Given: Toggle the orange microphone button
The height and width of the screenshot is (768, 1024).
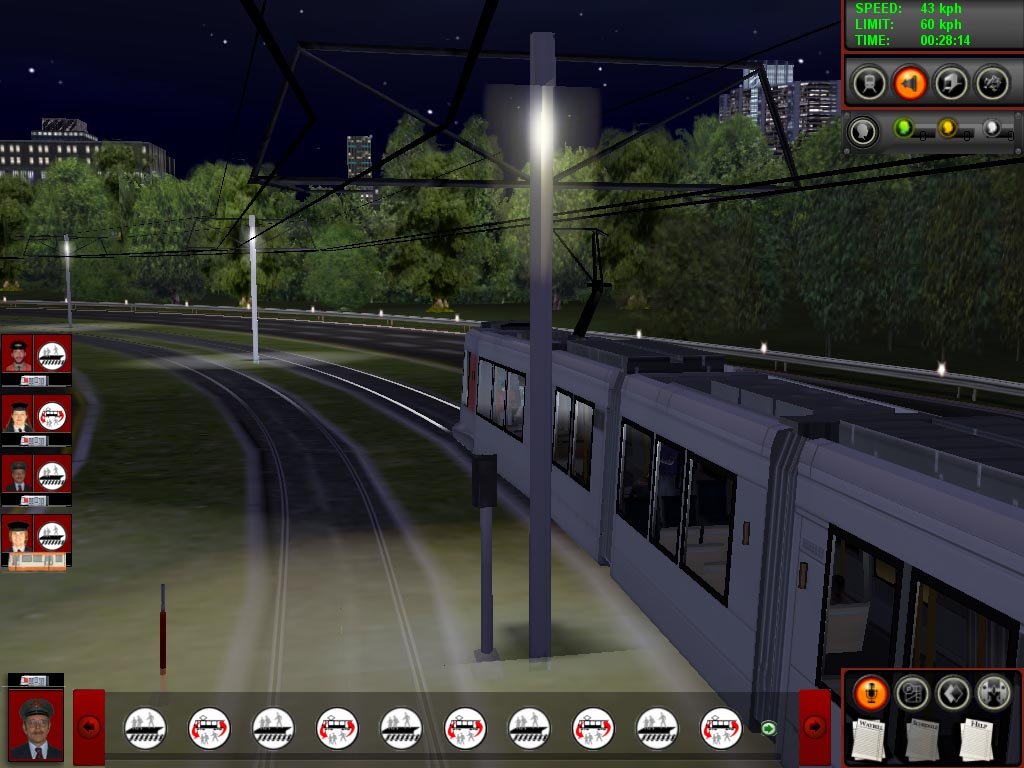Looking at the screenshot, I should click(871, 692).
